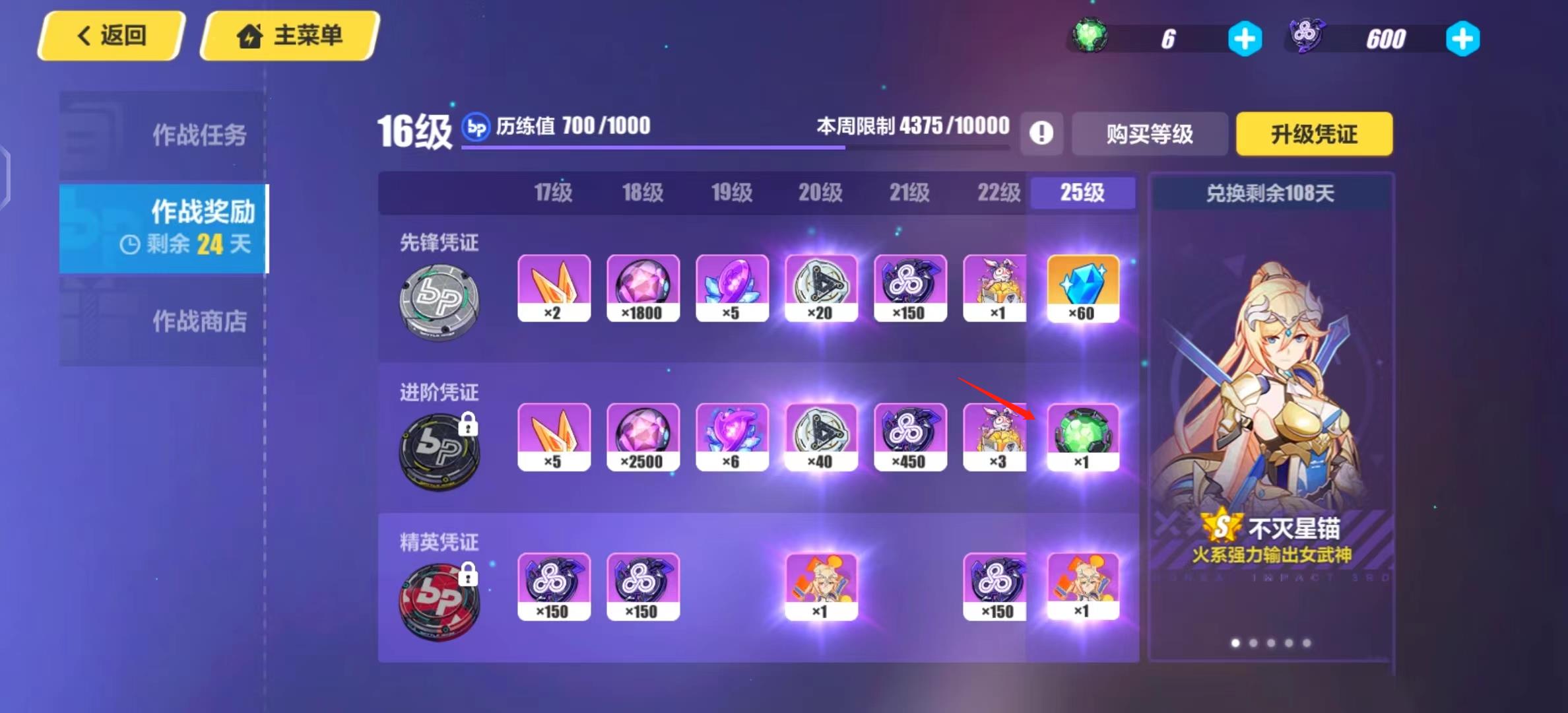The image size is (1568, 713).
Task: Click the green crystal x1 reward indicated by arrow
Action: coord(1083,436)
